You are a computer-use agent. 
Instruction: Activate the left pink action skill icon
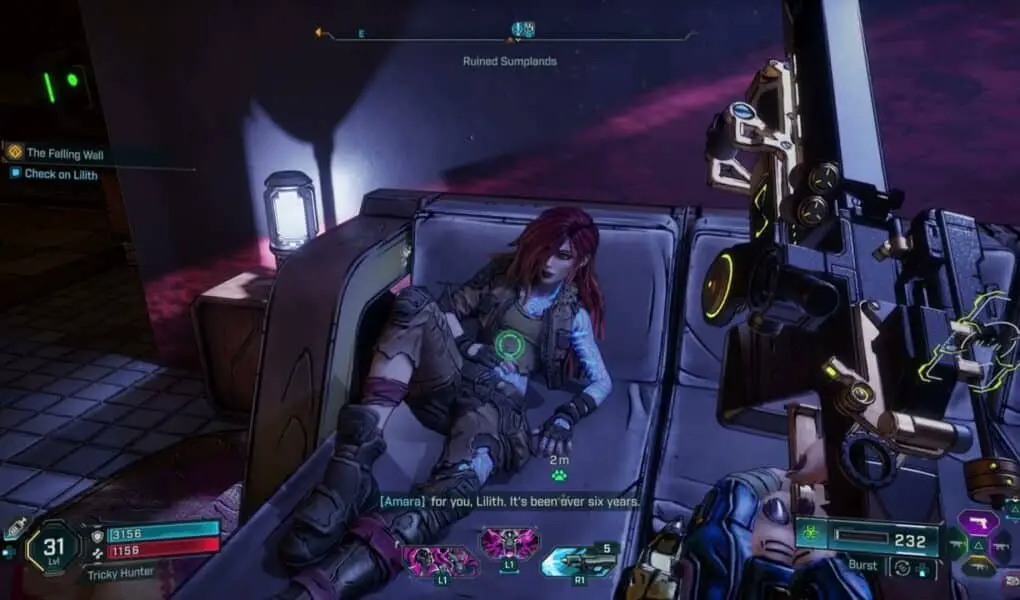(438, 560)
